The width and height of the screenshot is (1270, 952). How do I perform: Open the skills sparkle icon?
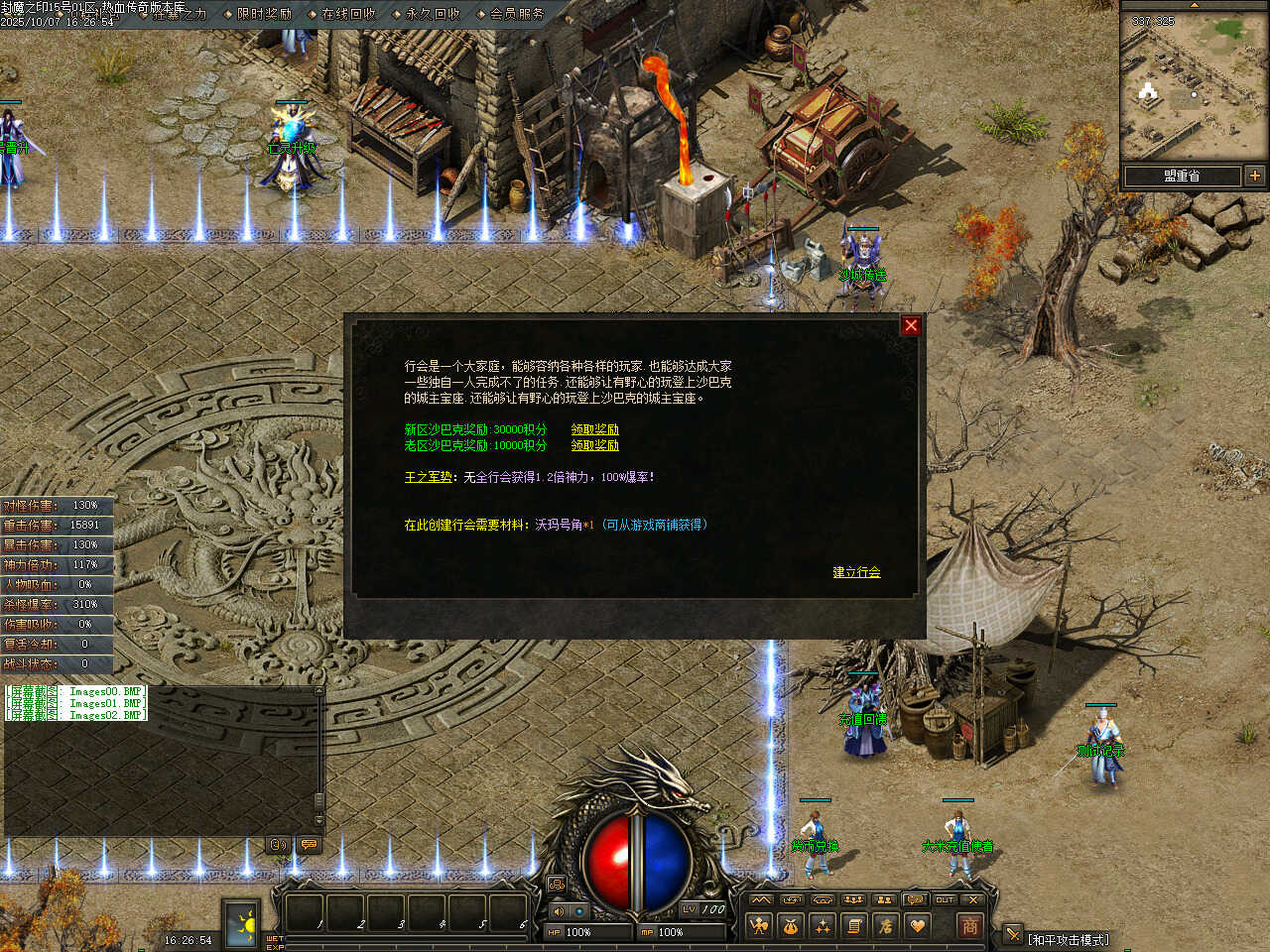823,926
